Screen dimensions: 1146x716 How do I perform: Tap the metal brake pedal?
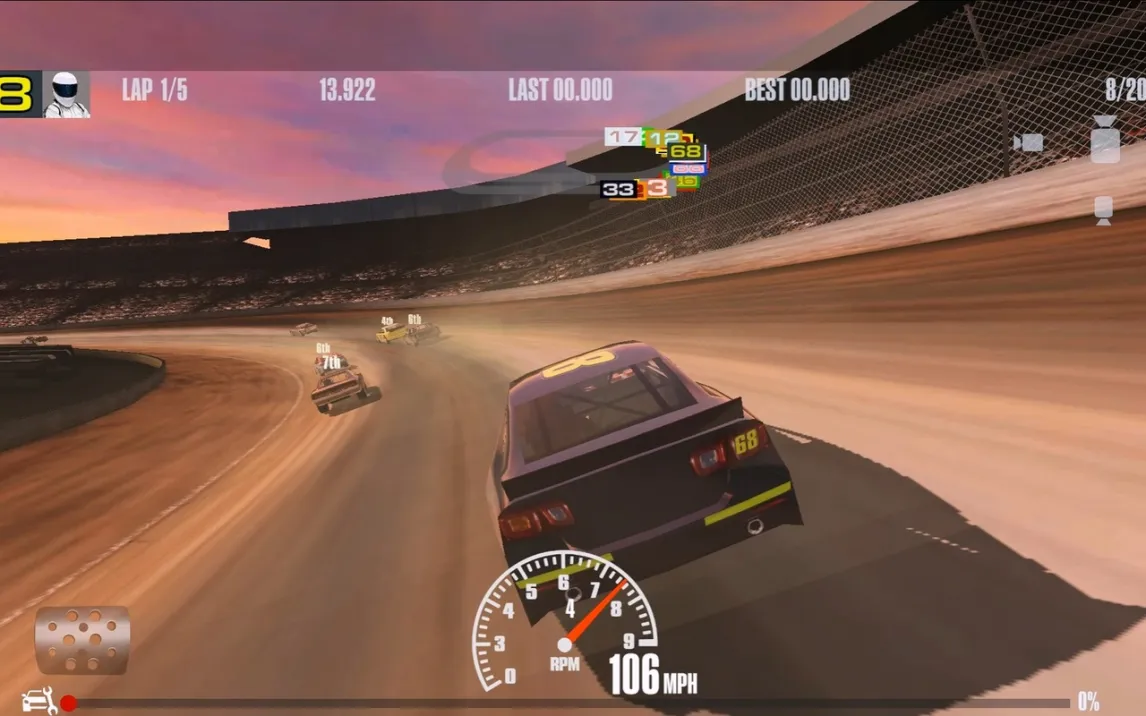click(x=82, y=639)
